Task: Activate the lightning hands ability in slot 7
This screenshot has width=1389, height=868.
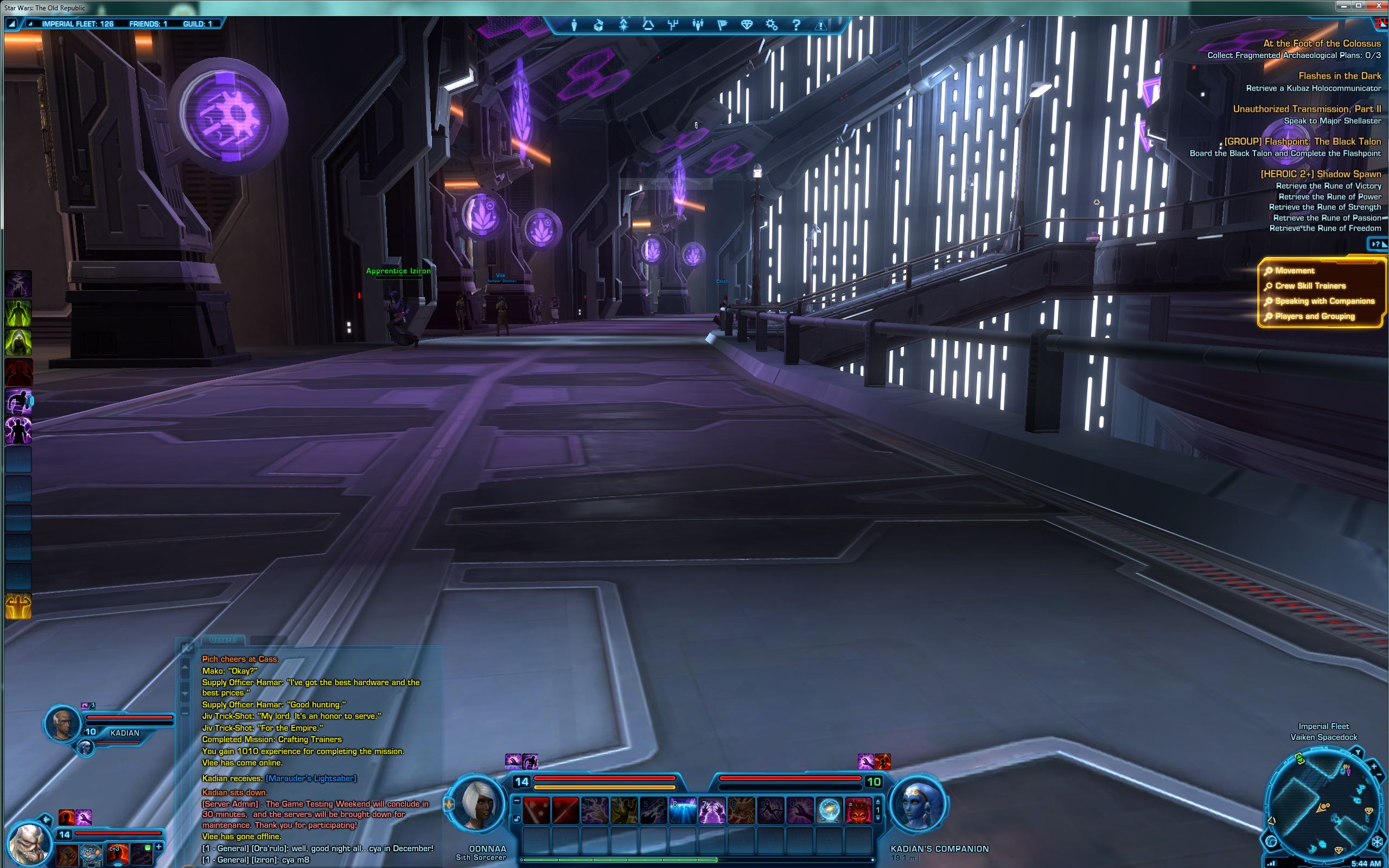Action: point(712,810)
